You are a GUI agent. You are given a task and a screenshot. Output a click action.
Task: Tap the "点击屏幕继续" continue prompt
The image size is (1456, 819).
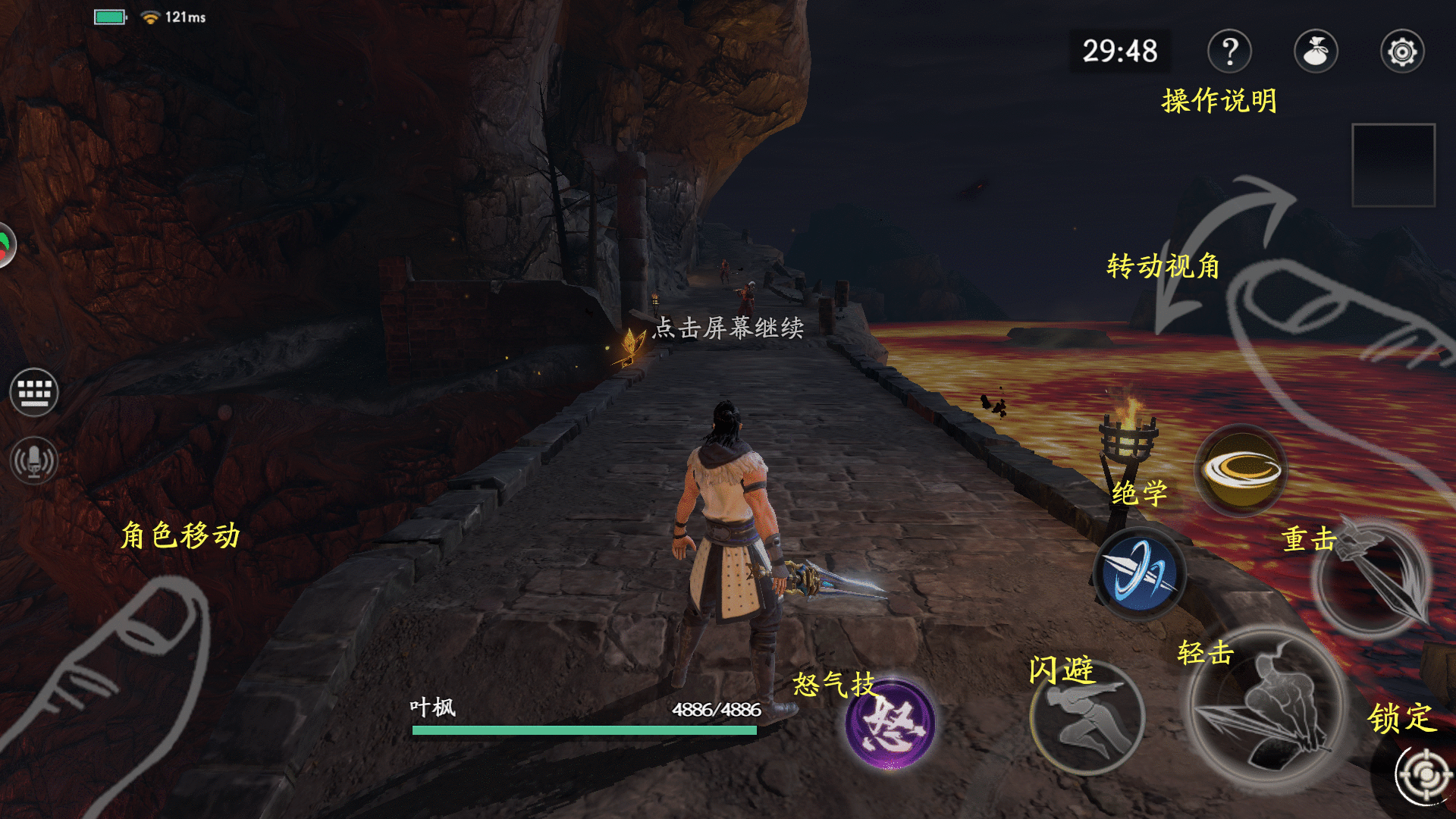(728, 328)
